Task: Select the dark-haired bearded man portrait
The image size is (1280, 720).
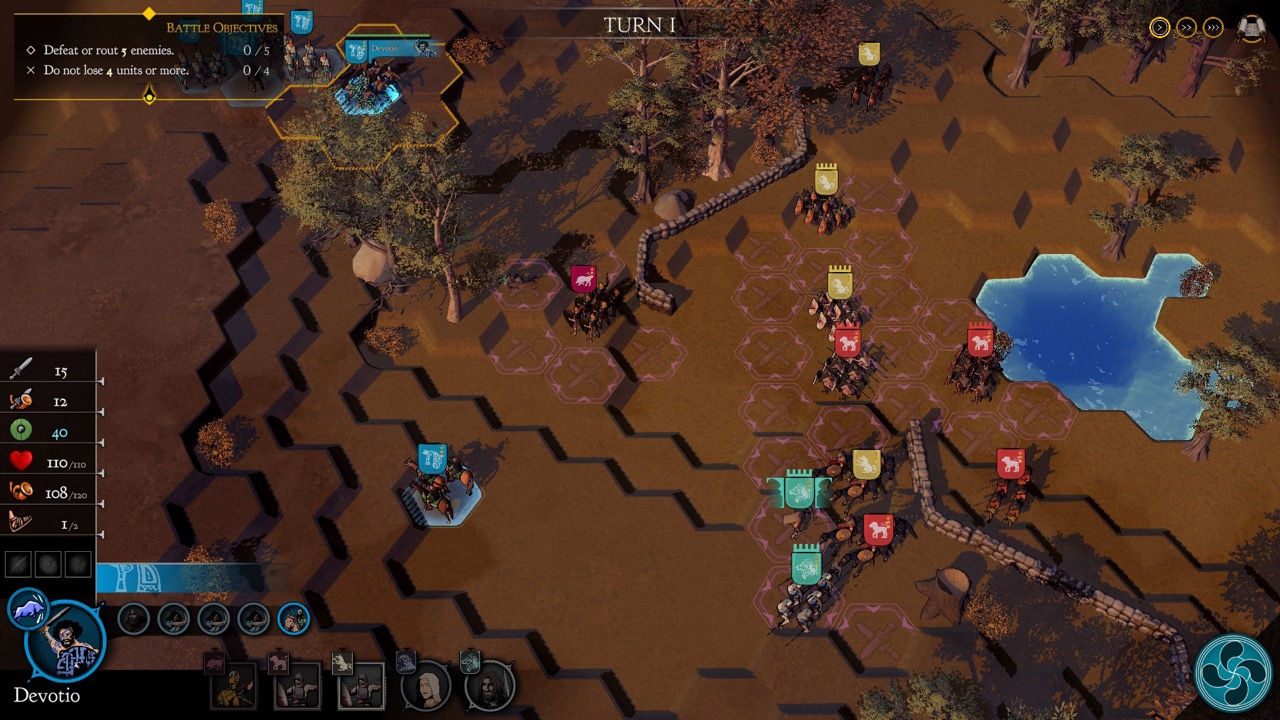Action: [490, 686]
